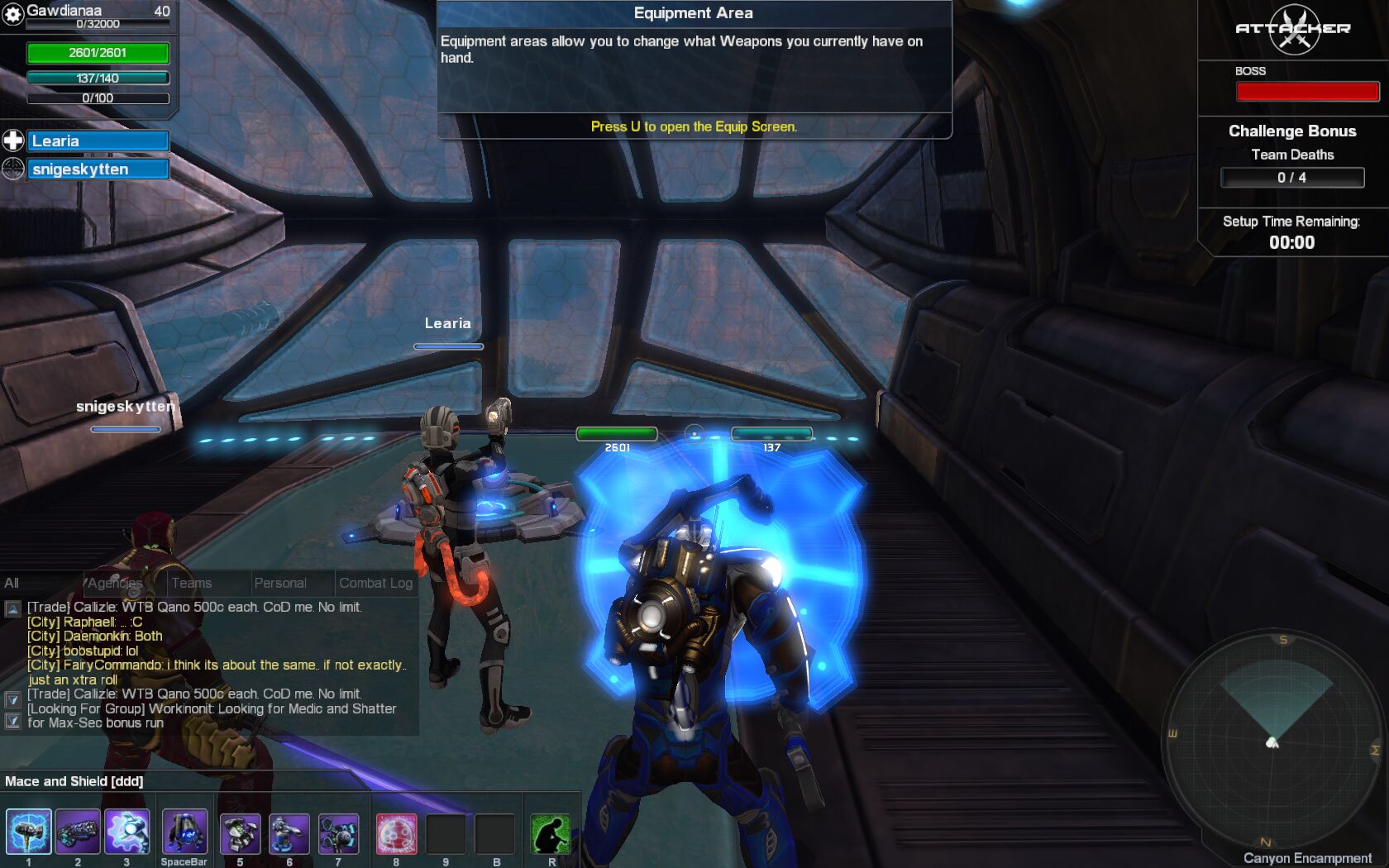Screen dimensions: 1389x868
Task: Use the gauntlet ability in slot 2
Action: click(x=78, y=832)
